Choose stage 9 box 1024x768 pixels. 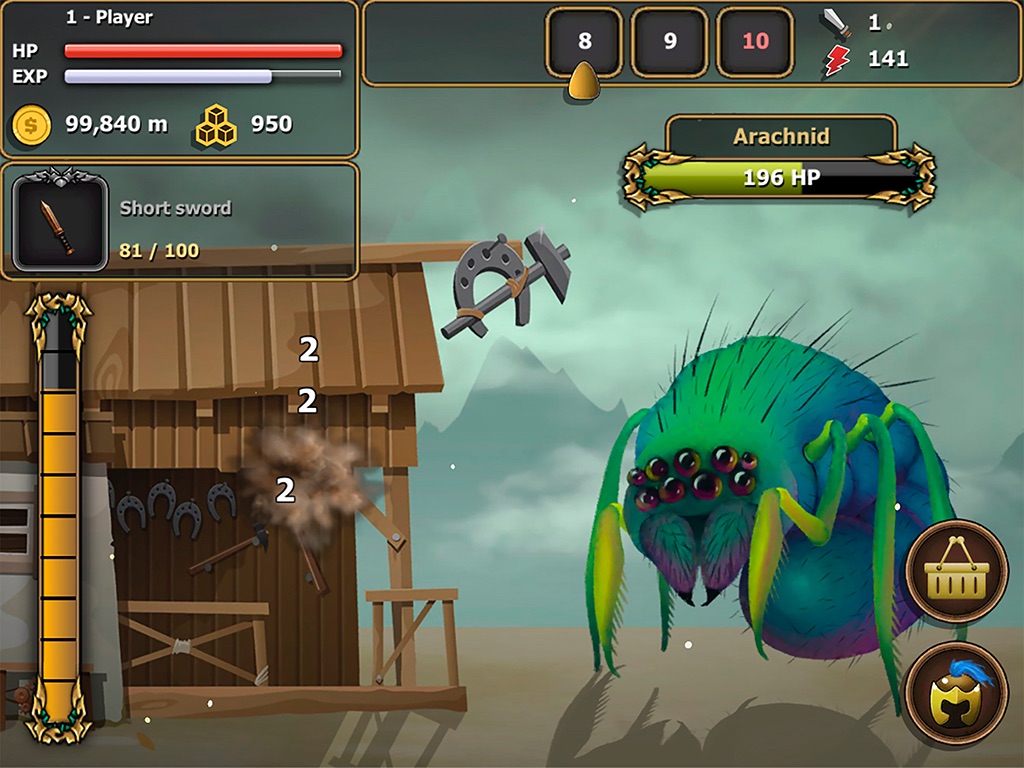tap(670, 42)
